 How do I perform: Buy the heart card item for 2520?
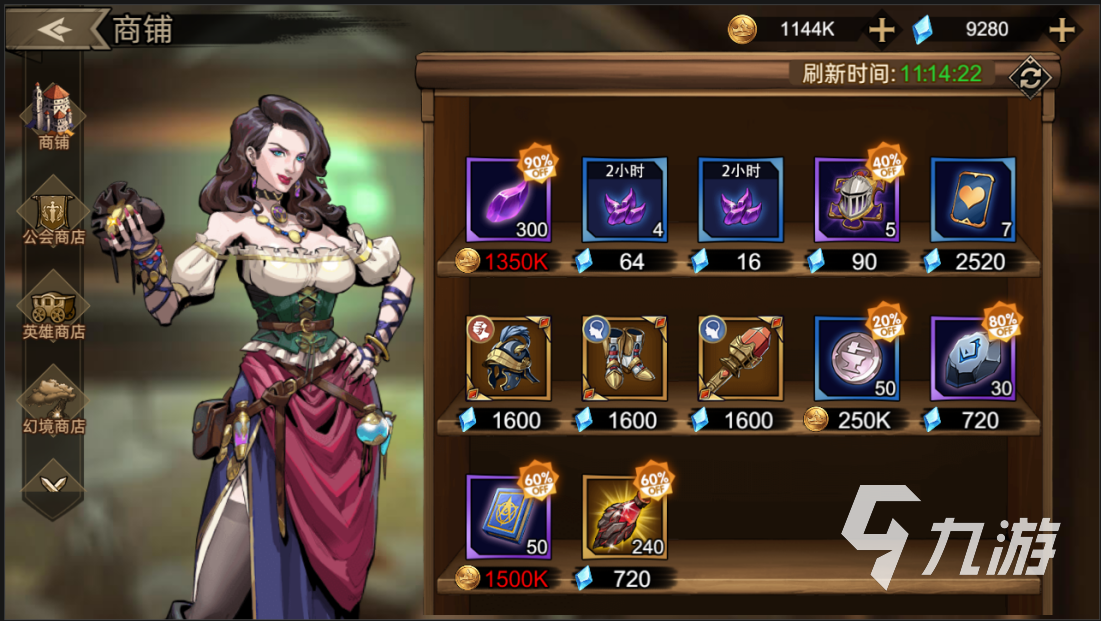click(972, 199)
